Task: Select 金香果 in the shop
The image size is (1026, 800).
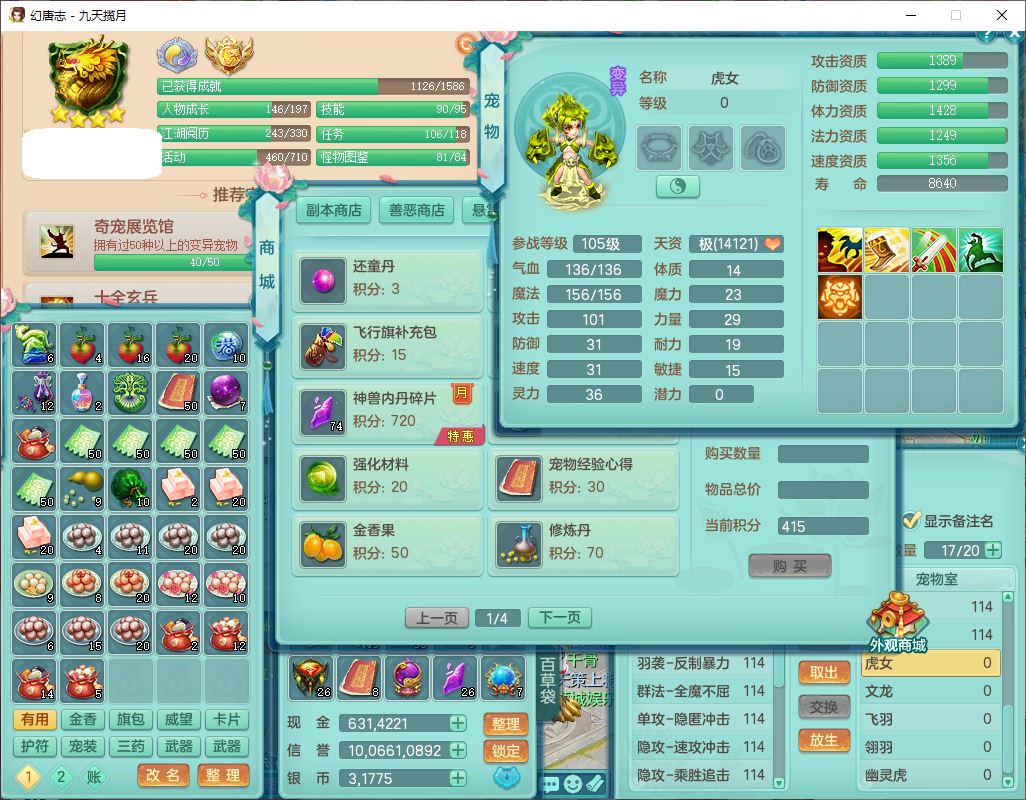Action: (390, 542)
